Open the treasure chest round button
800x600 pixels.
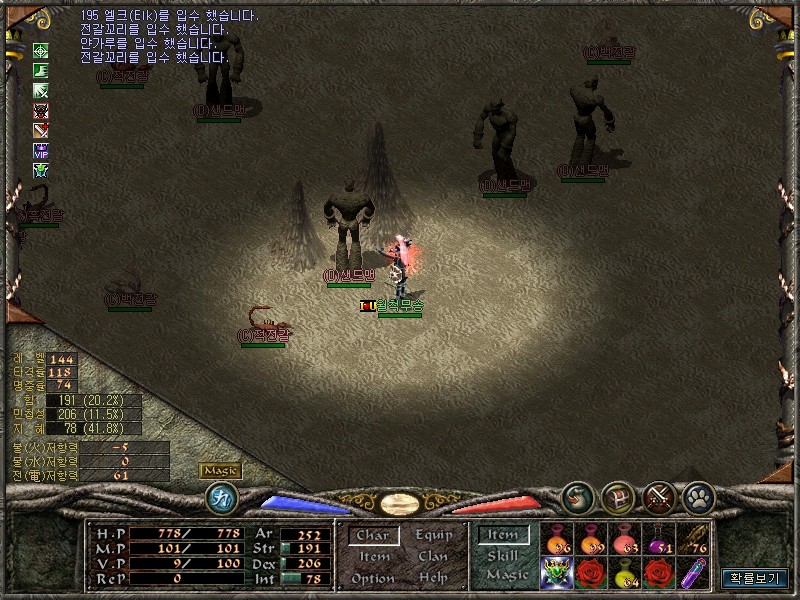point(618,497)
